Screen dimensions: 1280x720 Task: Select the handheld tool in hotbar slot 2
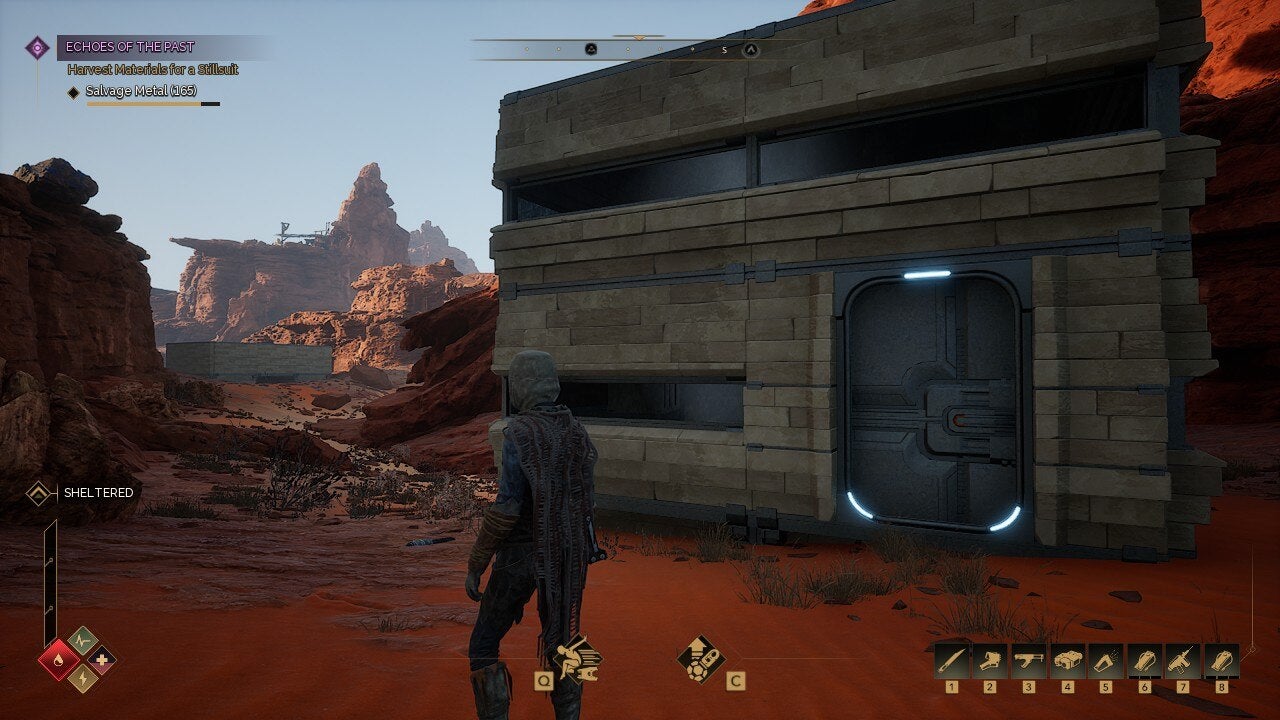pyautogui.click(x=989, y=661)
